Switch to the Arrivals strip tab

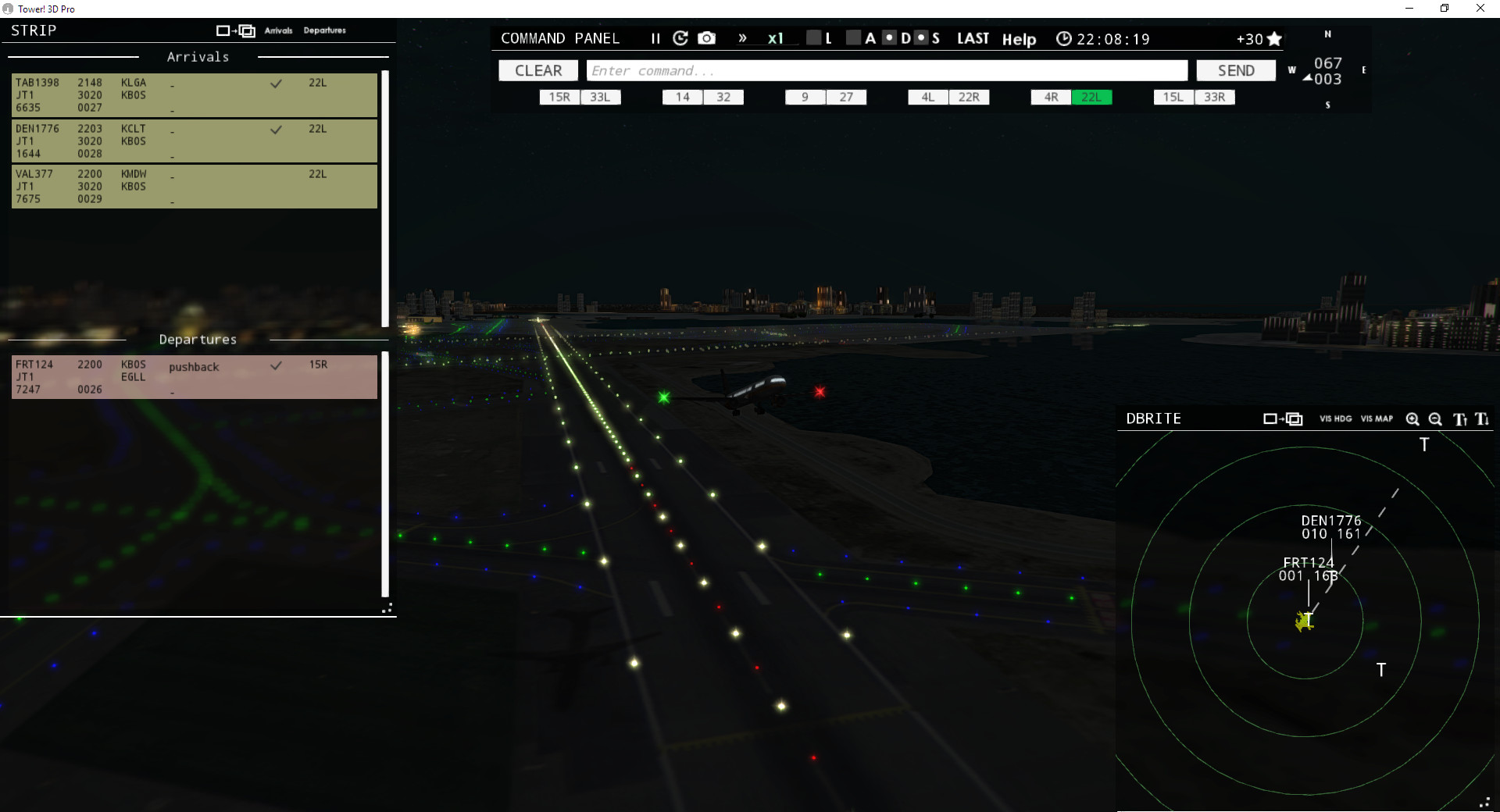coord(279,30)
